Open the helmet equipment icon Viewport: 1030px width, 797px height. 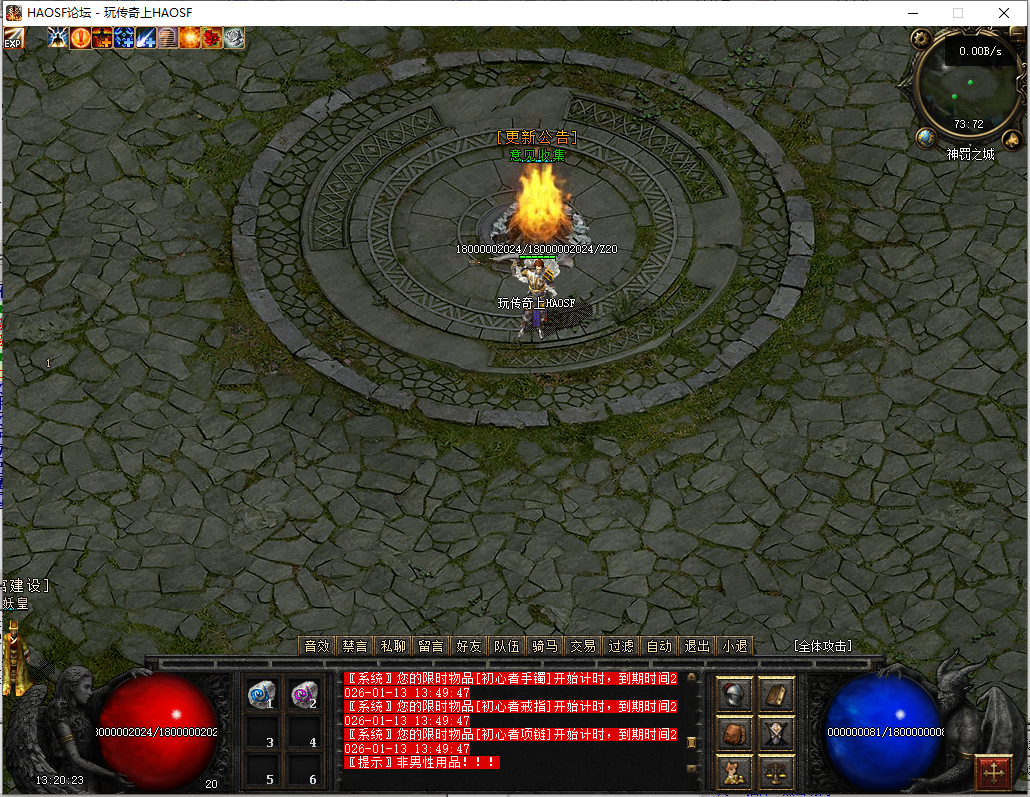(x=735, y=695)
